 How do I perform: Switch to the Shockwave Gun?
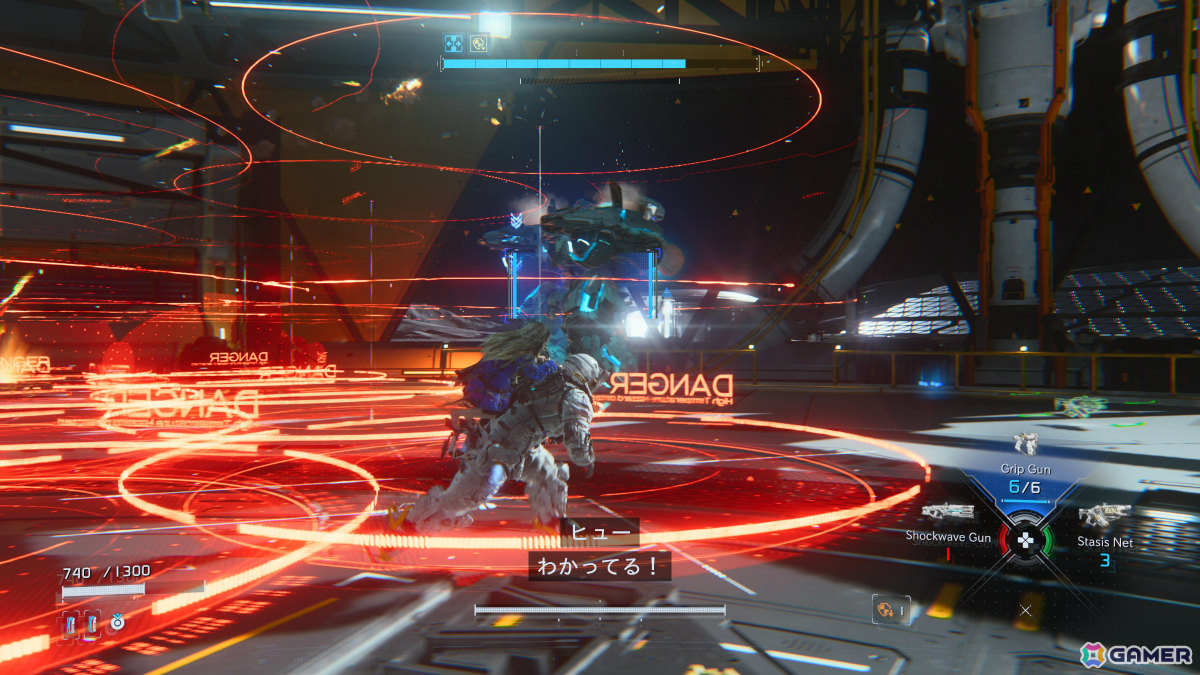[x=948, y=513]
